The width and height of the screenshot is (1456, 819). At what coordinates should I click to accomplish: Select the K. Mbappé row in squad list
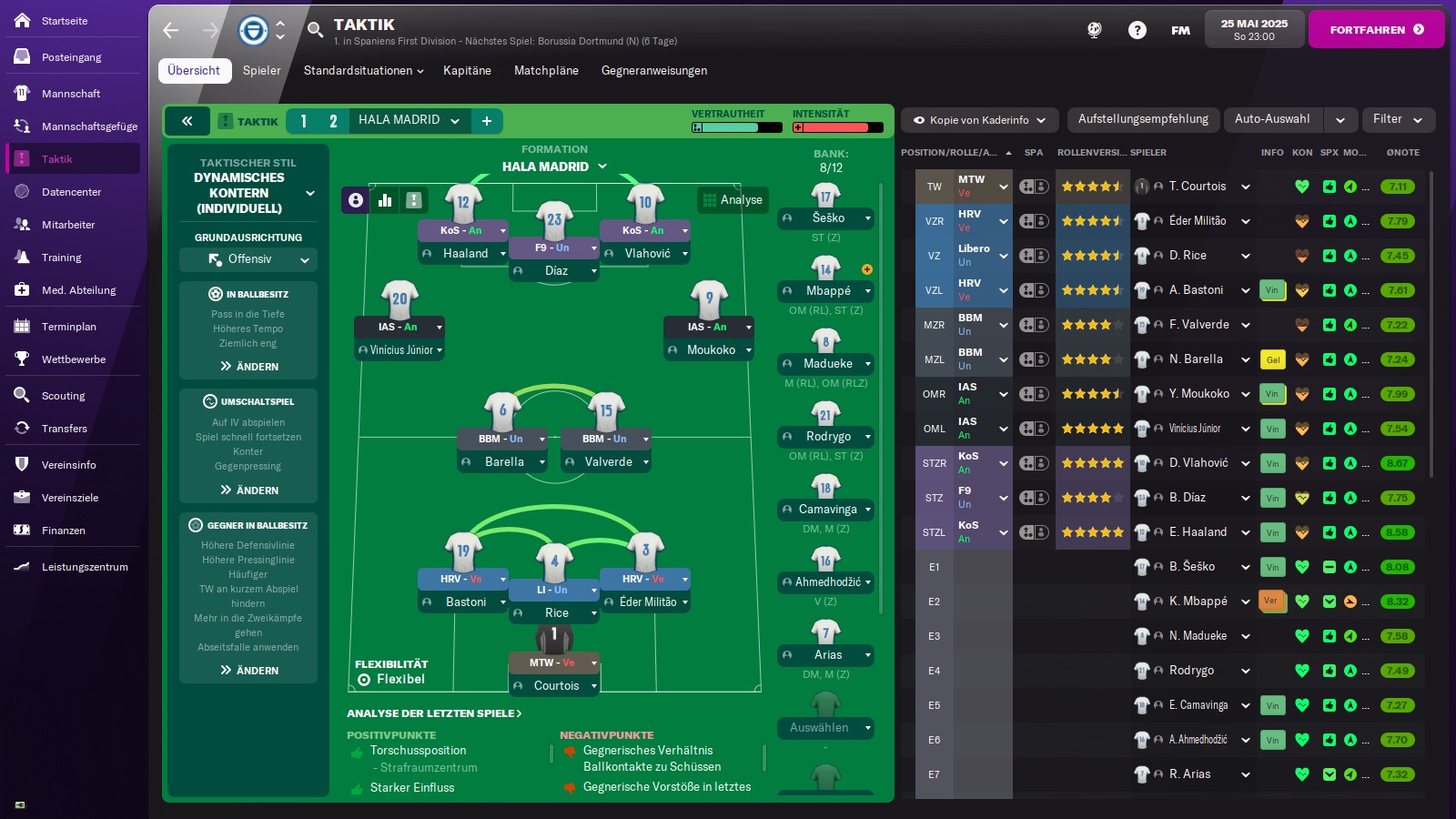(x=1198, y=602)
